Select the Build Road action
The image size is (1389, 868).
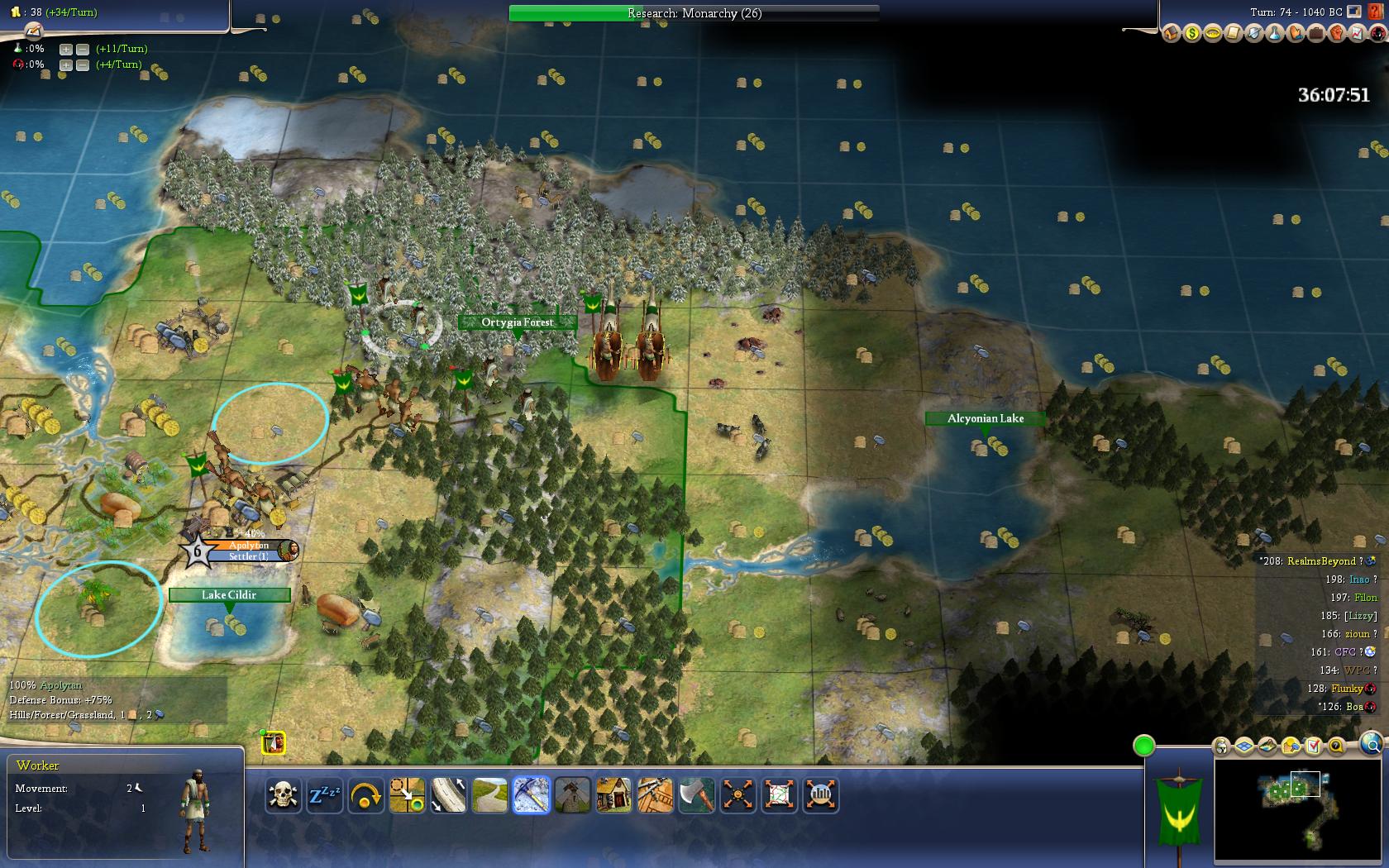tap(489, 795)
